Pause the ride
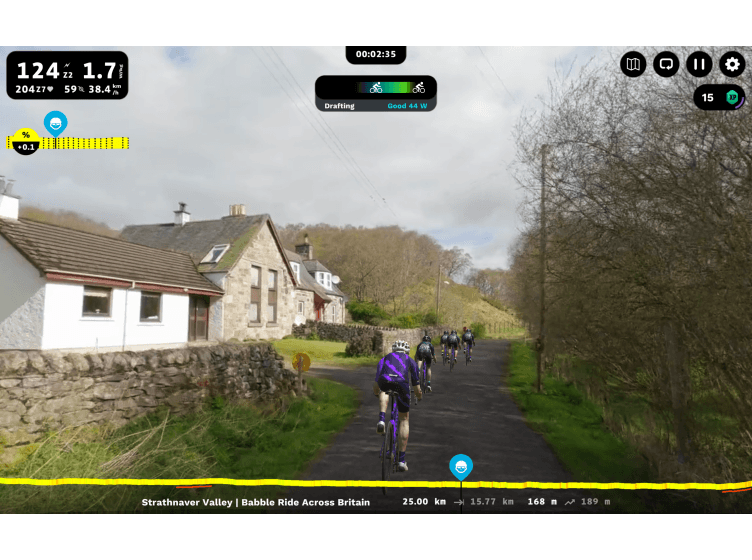This screenshot has width=752, height=560. pos(699,65)
